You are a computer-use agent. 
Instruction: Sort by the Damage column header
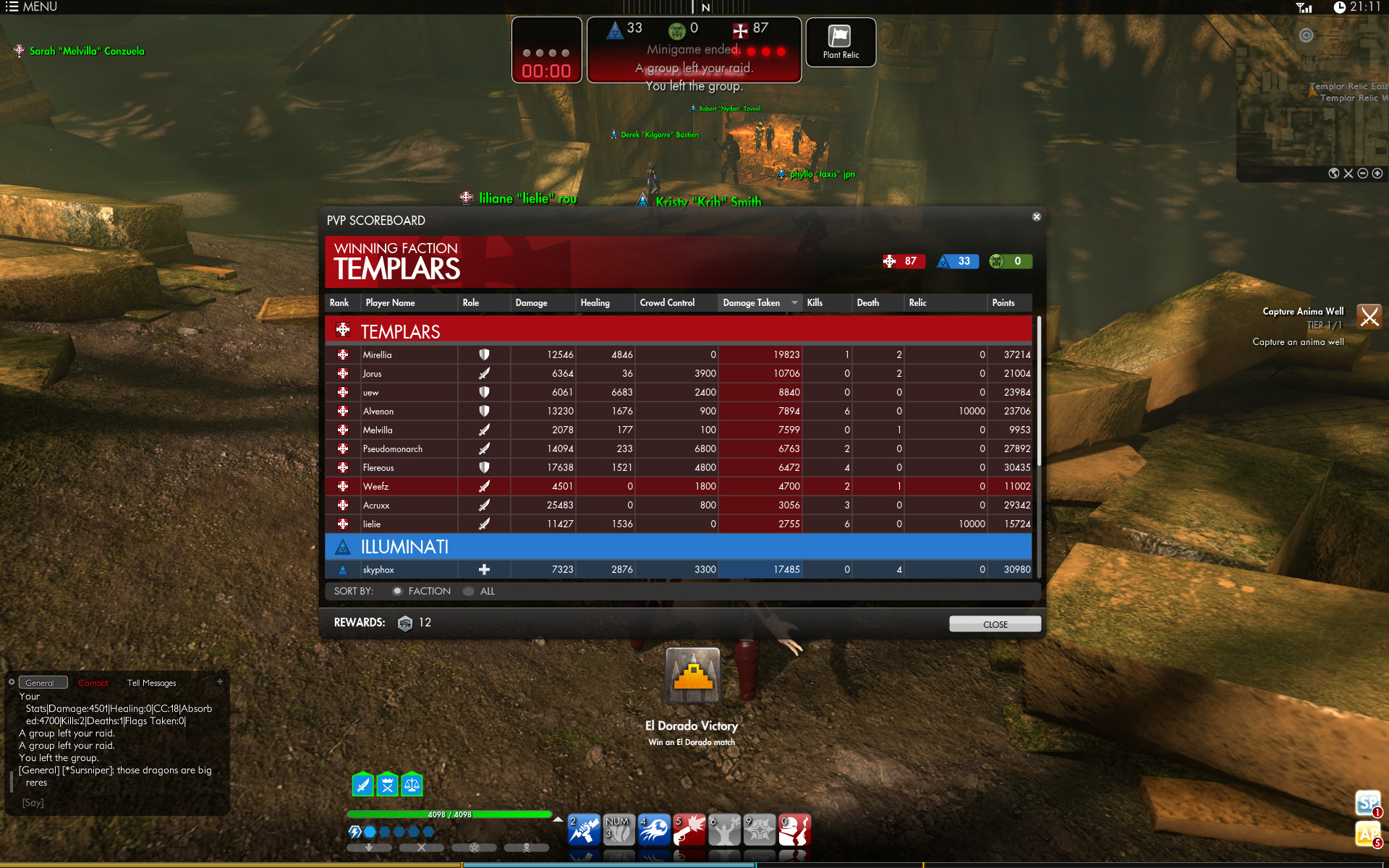531,303
